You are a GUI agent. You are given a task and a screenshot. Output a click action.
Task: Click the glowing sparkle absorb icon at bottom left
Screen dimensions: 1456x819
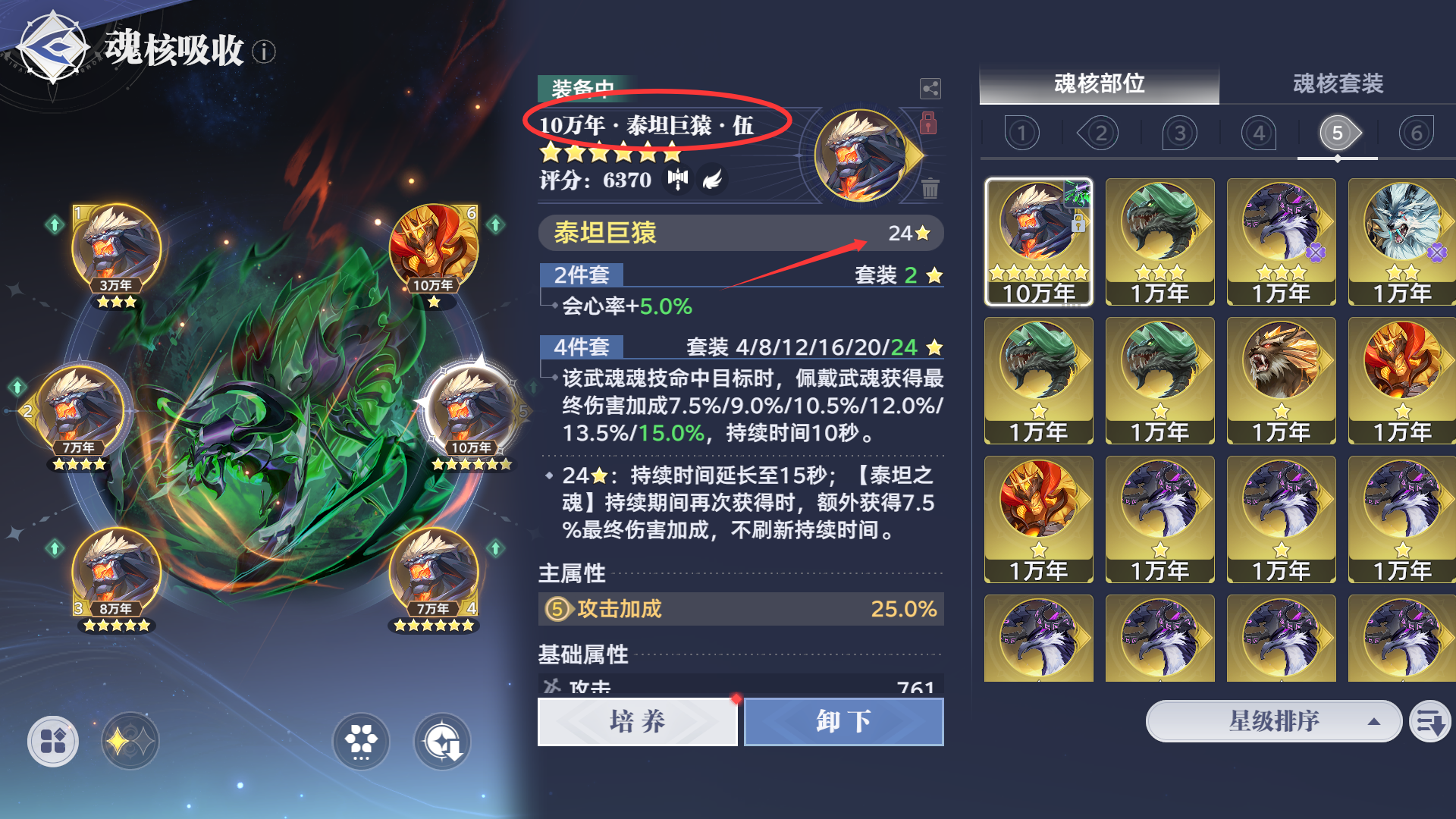(130, 741)
